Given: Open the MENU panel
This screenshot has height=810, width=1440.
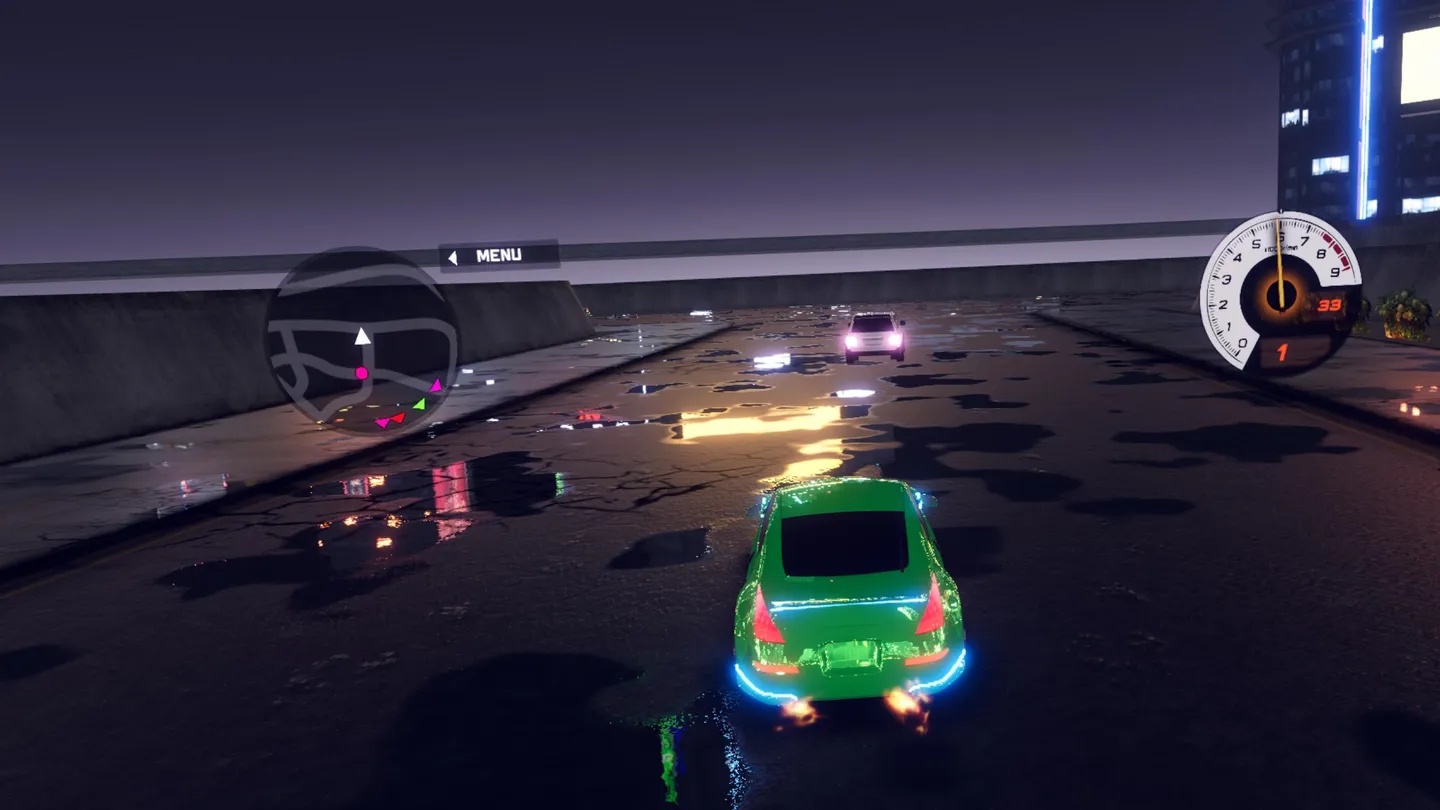Looking at the screenshot, I should click(x=500, y=254).
